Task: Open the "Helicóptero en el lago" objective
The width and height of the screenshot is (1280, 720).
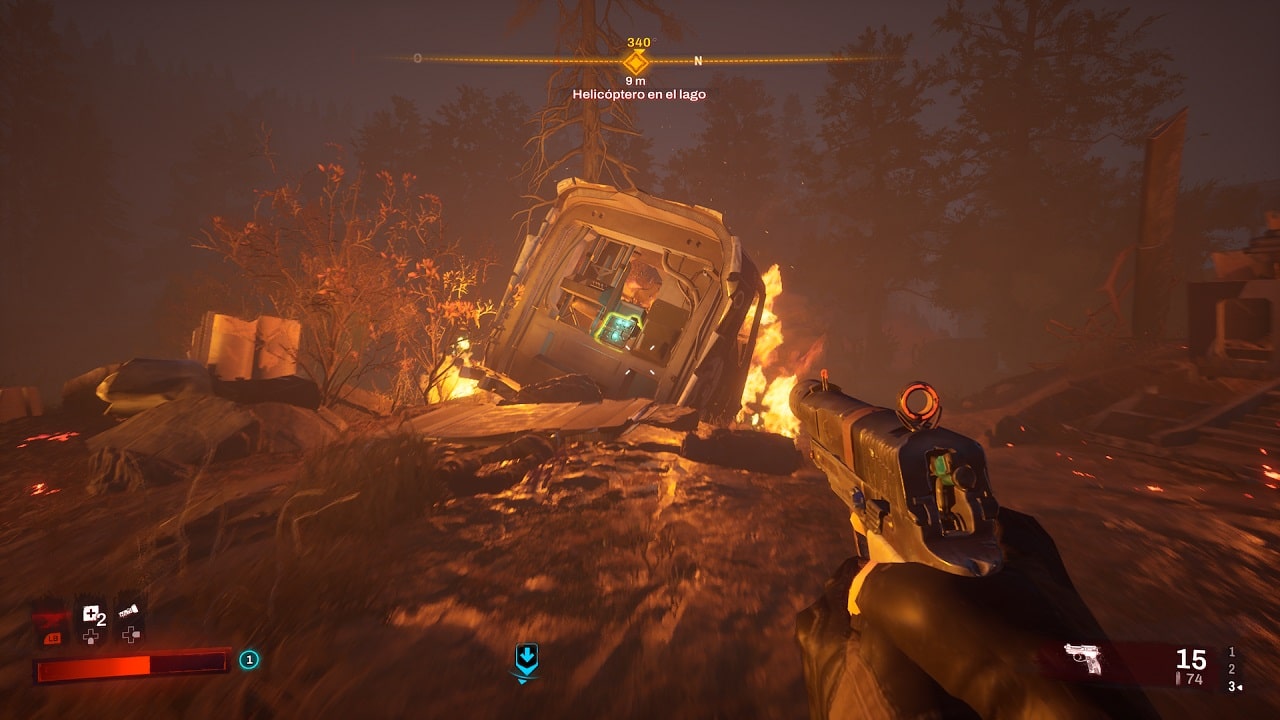Action: click(x=639, y=94)
